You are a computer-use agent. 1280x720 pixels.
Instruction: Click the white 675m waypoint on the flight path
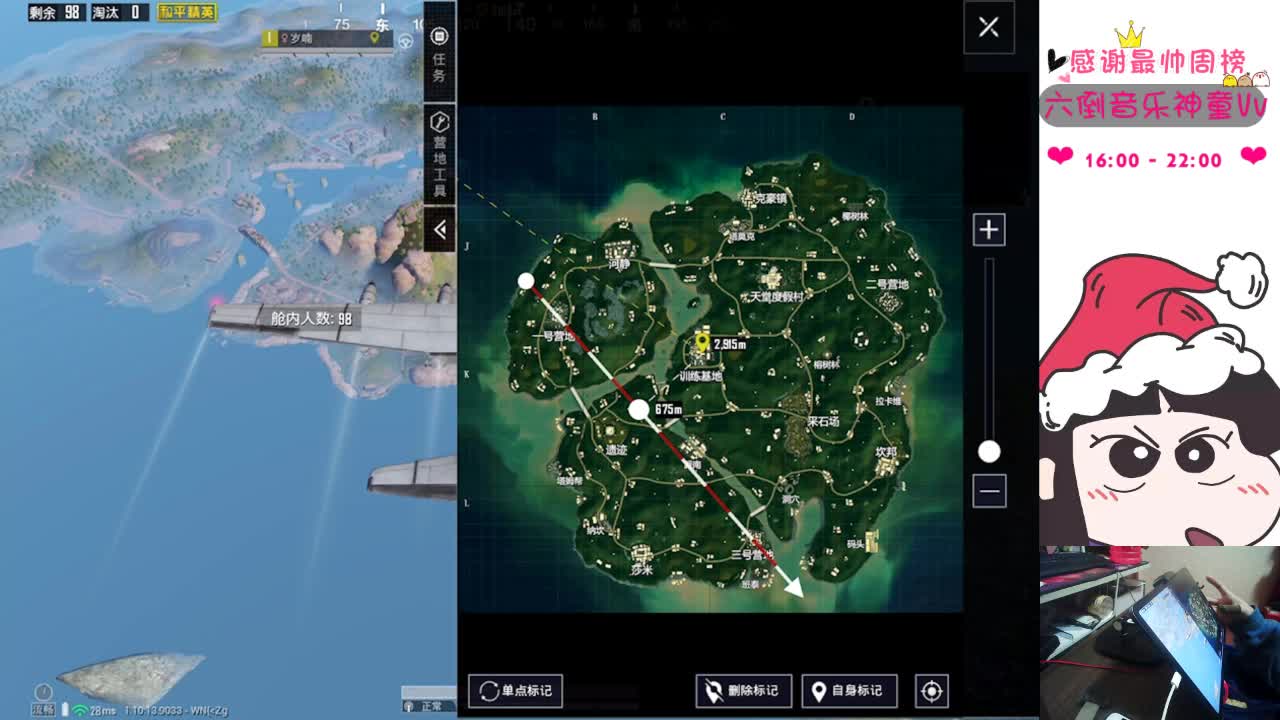(639, 409)
